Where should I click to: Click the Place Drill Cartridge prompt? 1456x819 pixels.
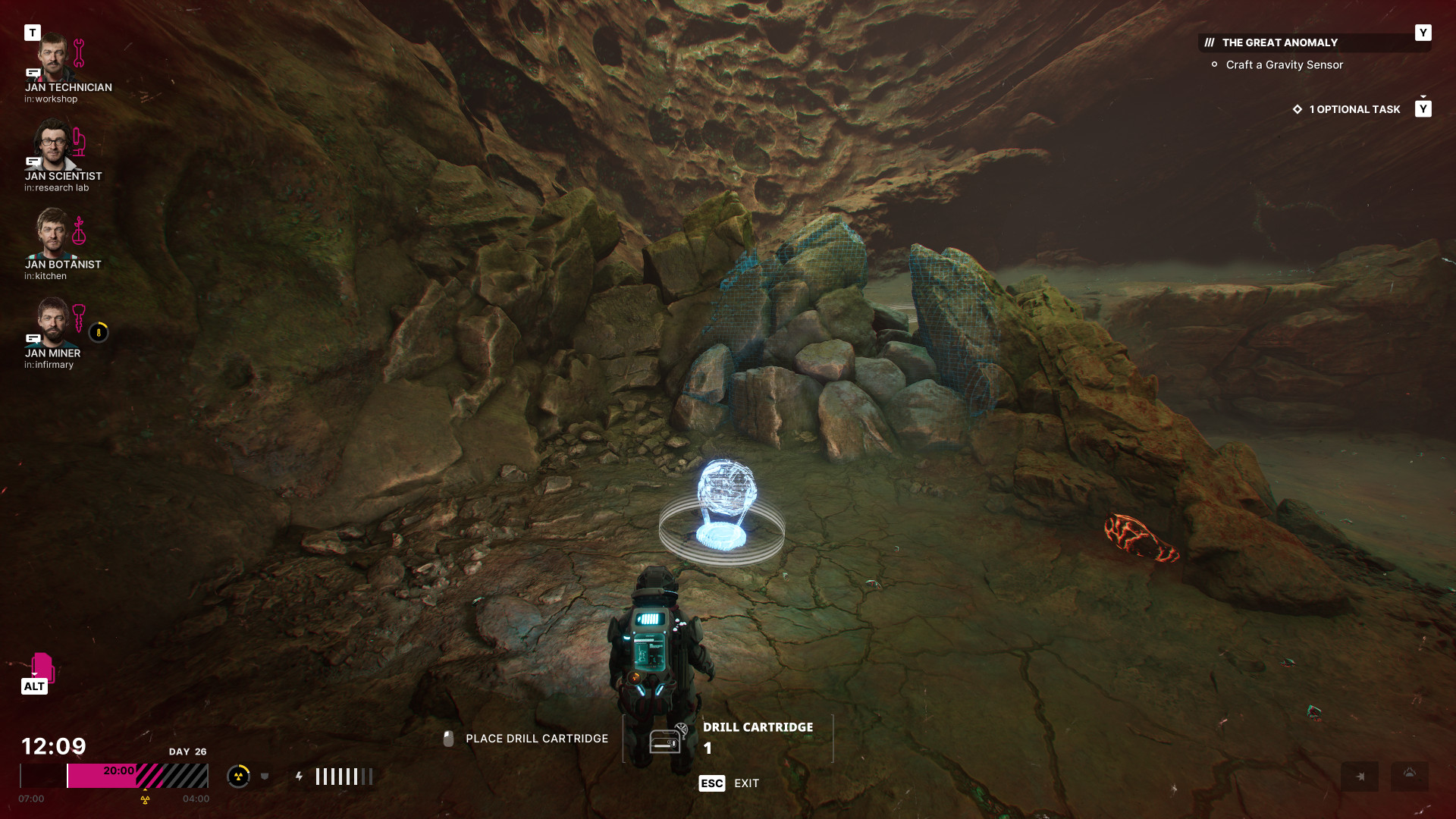pos(536,739)
